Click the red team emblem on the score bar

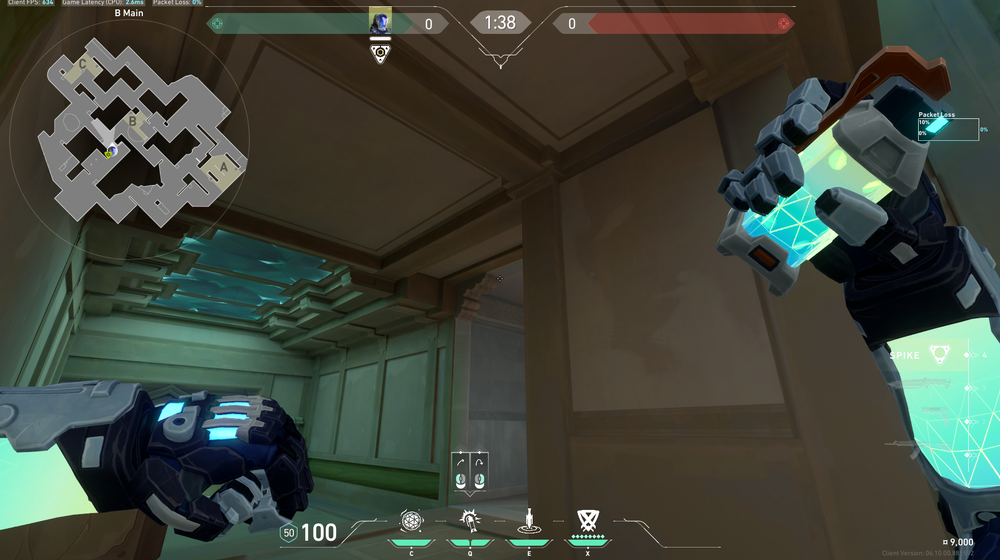pyautogui.click(x=785, y=22)
